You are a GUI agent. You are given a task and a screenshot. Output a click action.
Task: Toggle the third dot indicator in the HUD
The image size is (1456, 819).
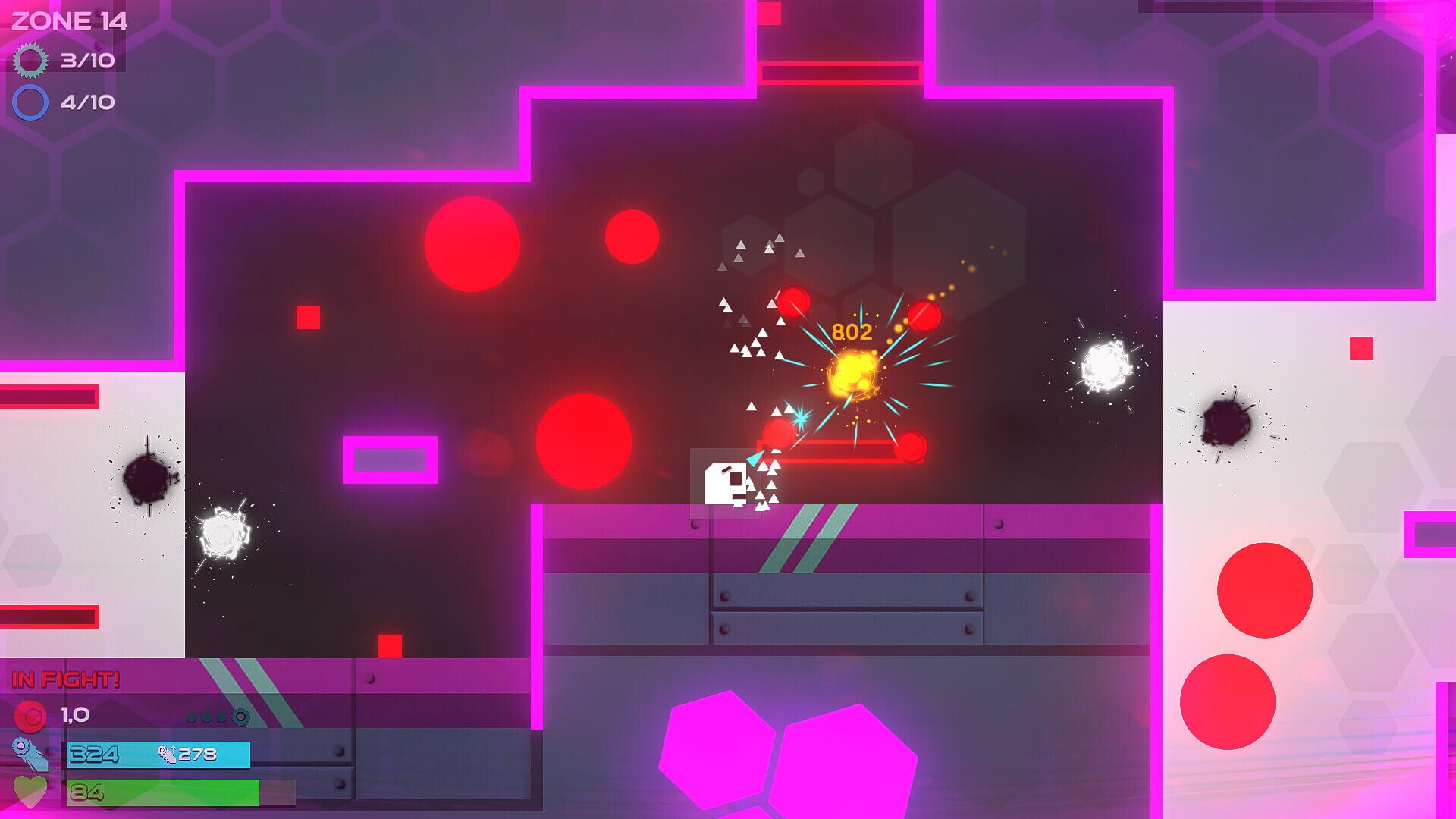[221, 717]
